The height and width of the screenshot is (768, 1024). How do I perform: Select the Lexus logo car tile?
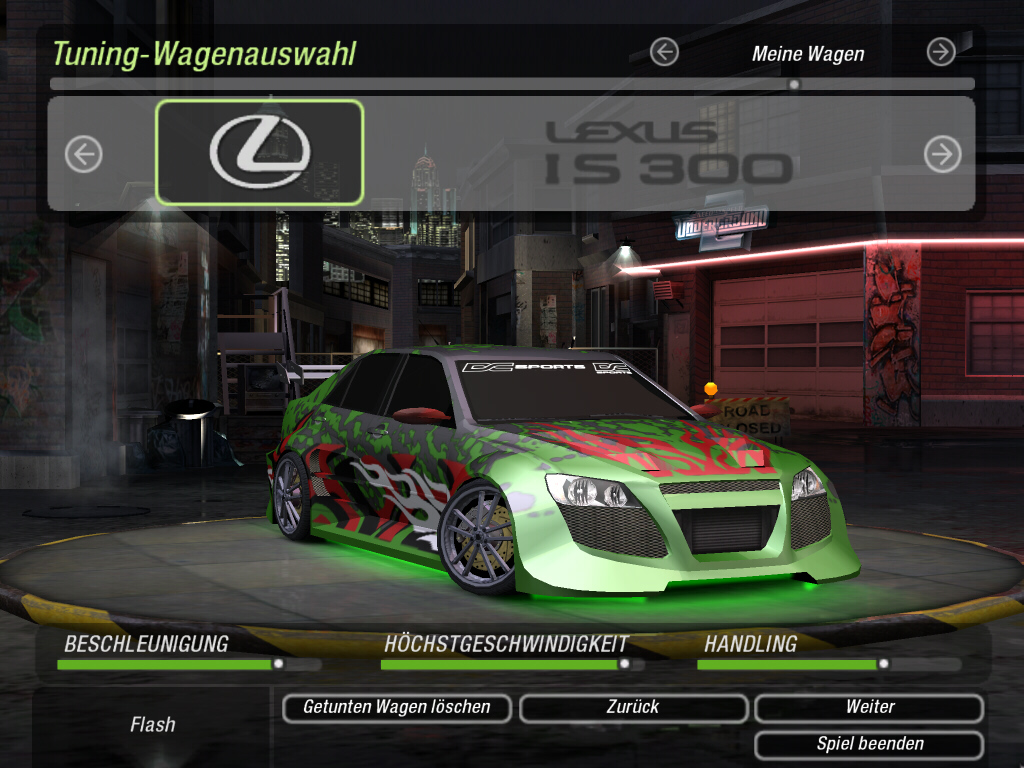point(260,153)
